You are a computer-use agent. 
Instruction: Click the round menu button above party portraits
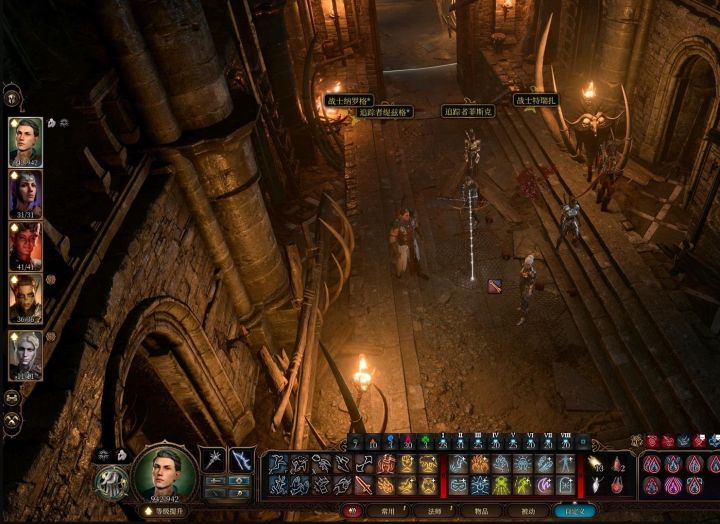[12, 97]
